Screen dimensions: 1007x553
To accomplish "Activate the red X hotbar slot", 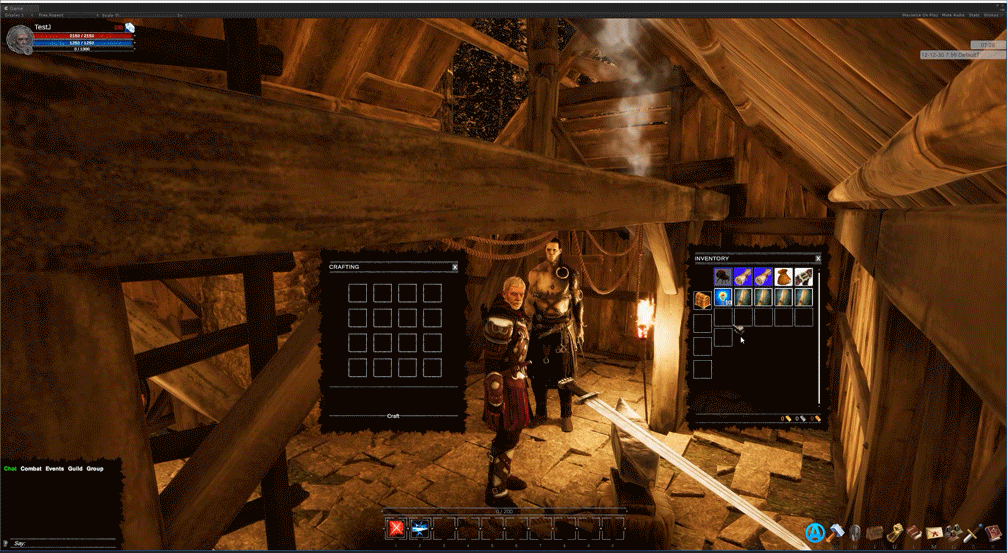I will (396, 529).
